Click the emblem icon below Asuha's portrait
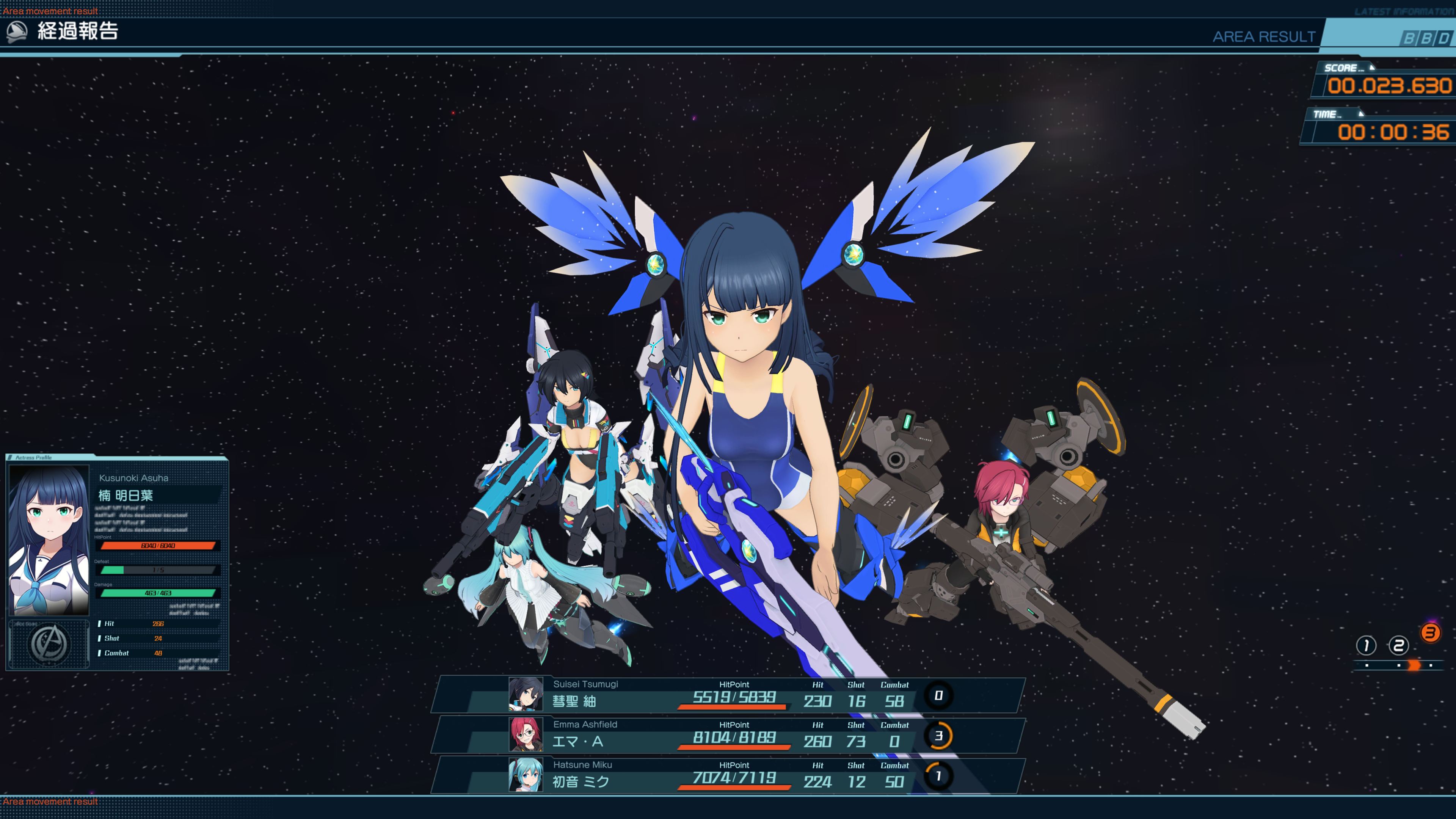The image size is (1456, 819). pyautogui.click(x=49, y=644)
